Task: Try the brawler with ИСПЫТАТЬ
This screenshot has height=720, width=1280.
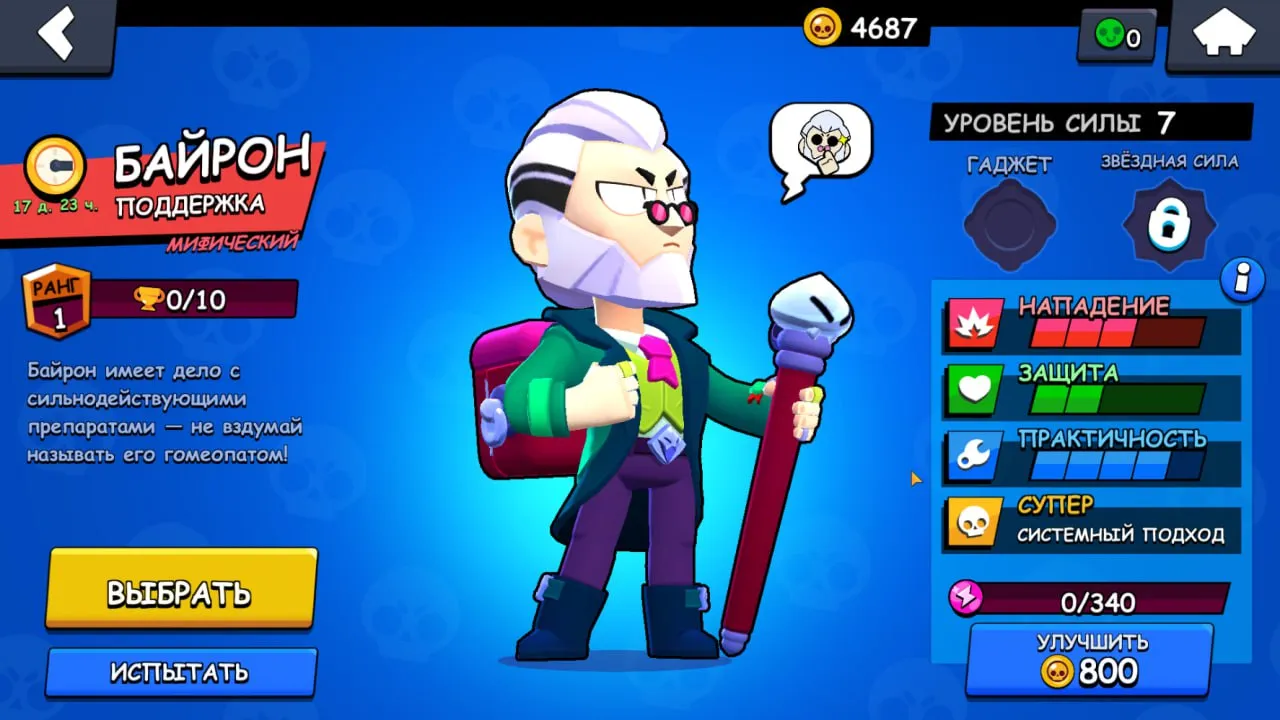Action: coord(181,671)
